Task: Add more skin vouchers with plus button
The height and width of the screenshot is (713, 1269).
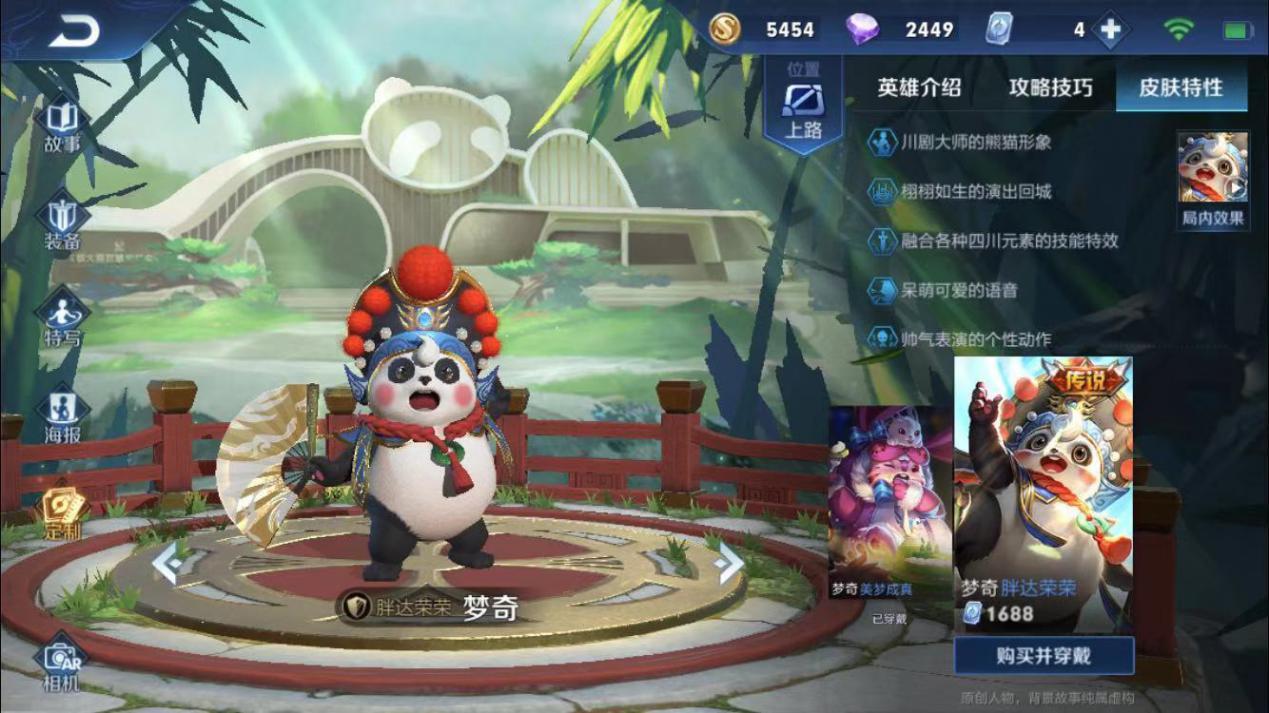Action: pyautogui.click(x=1110, y=30)
